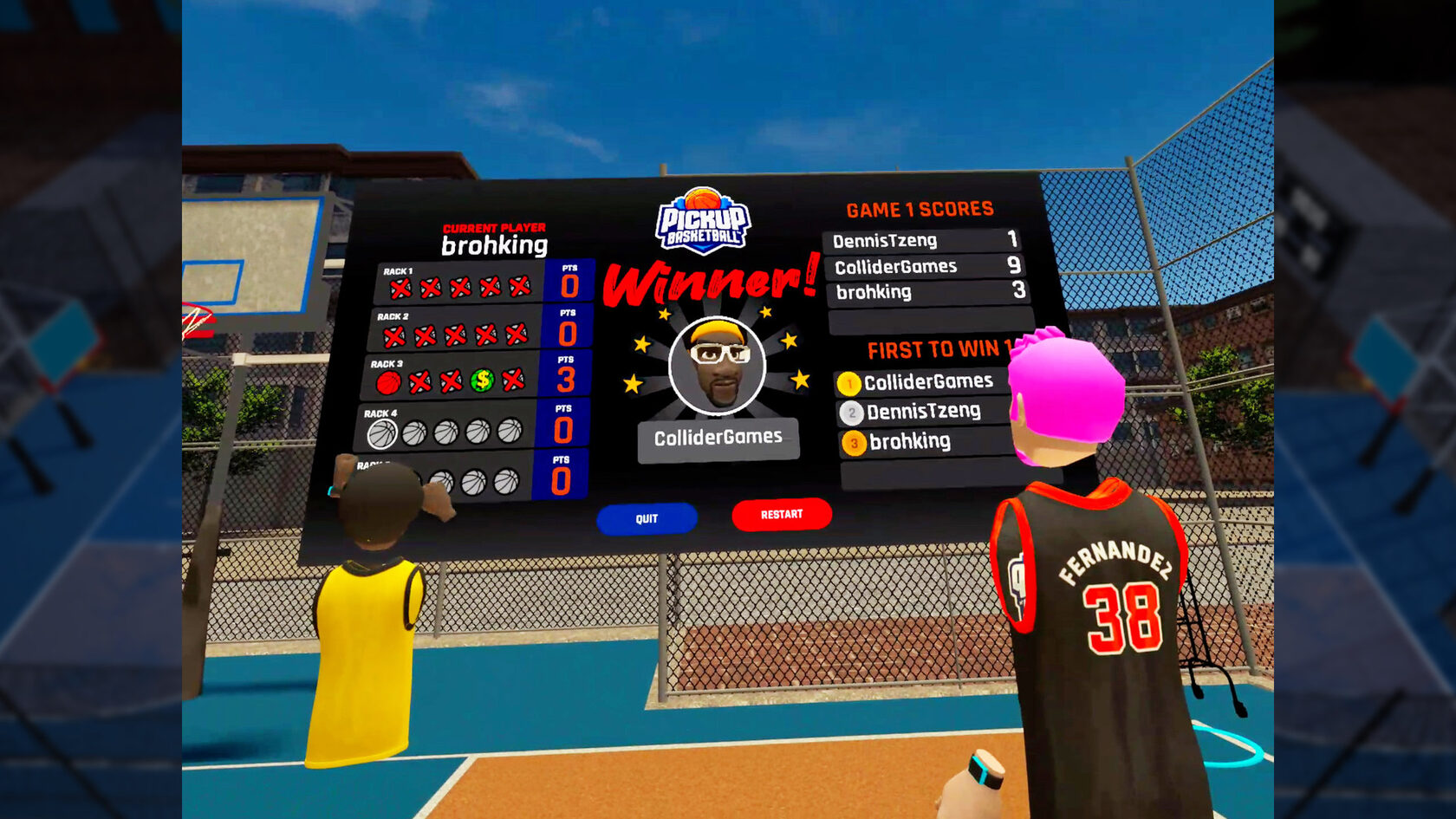Click the blue QUIT button
The height and width of the screenshot is (819, 1456).
[x=647, y=518]
